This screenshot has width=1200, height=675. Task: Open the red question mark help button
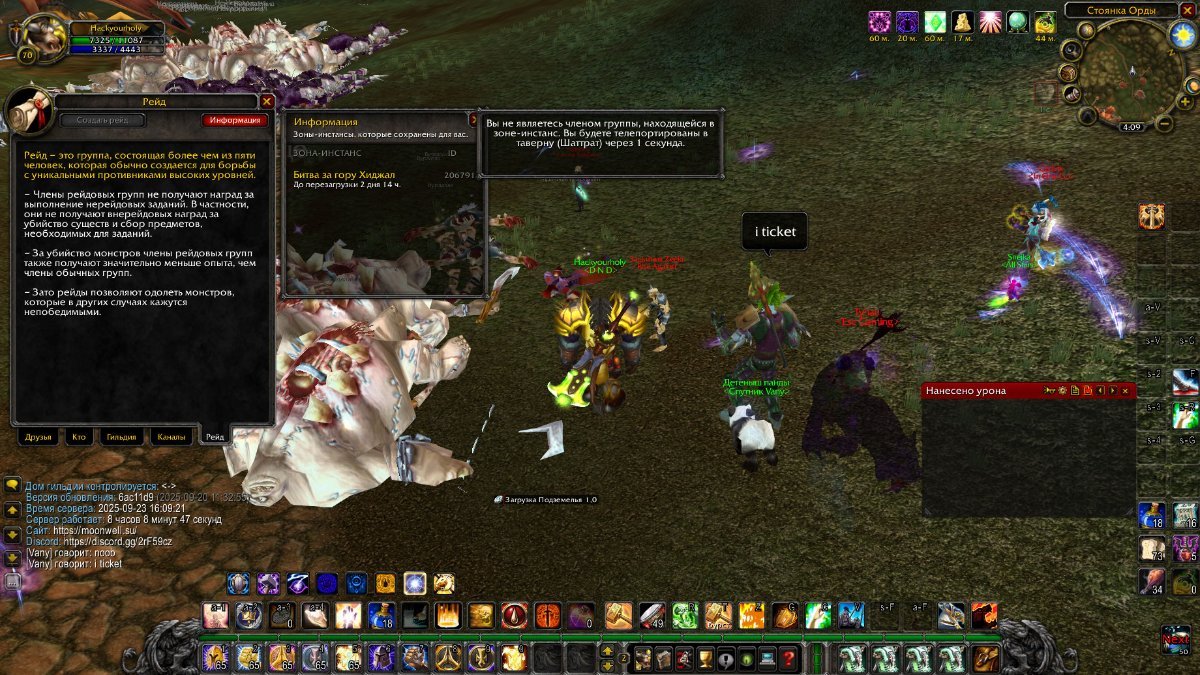point(789,658)
